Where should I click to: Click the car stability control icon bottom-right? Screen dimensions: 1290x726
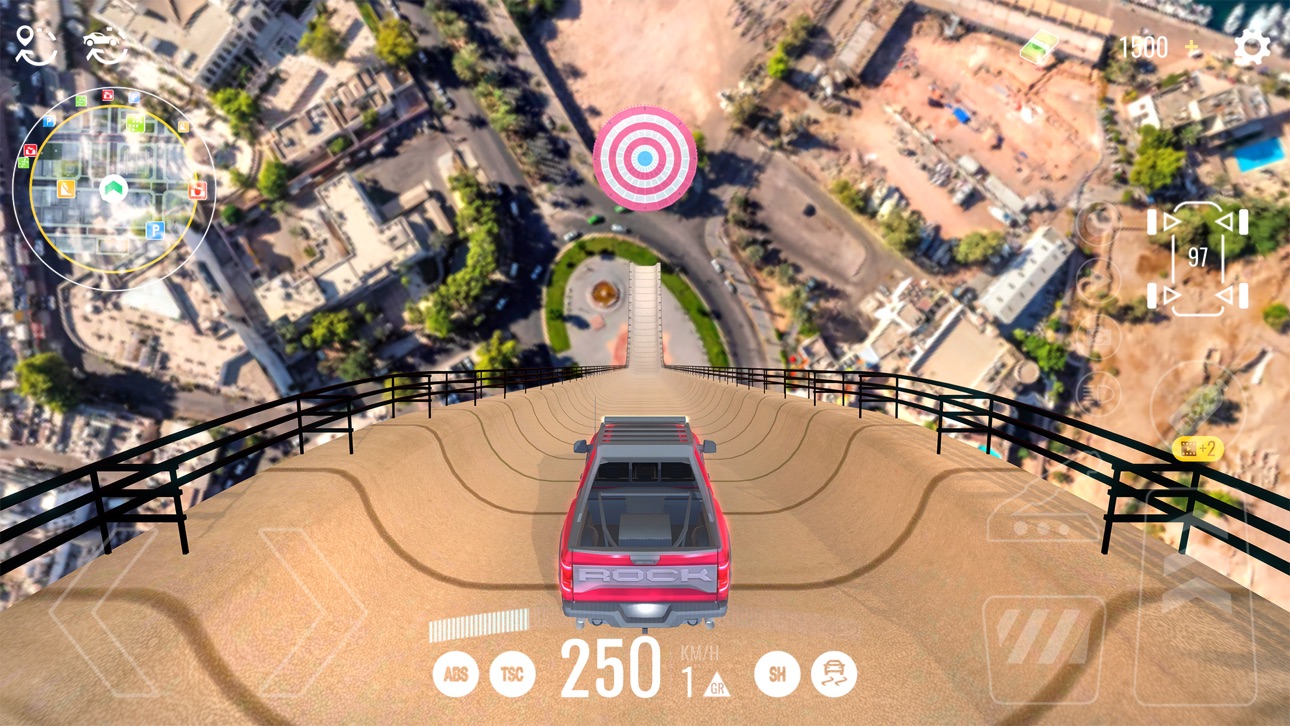click(x=834, y=673)
